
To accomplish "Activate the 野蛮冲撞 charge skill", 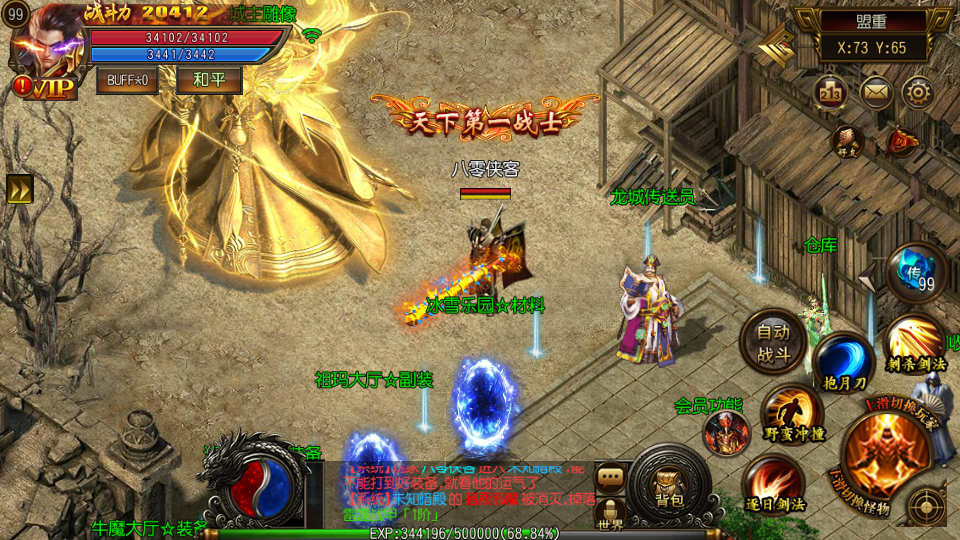I will [x=792, y=413].
